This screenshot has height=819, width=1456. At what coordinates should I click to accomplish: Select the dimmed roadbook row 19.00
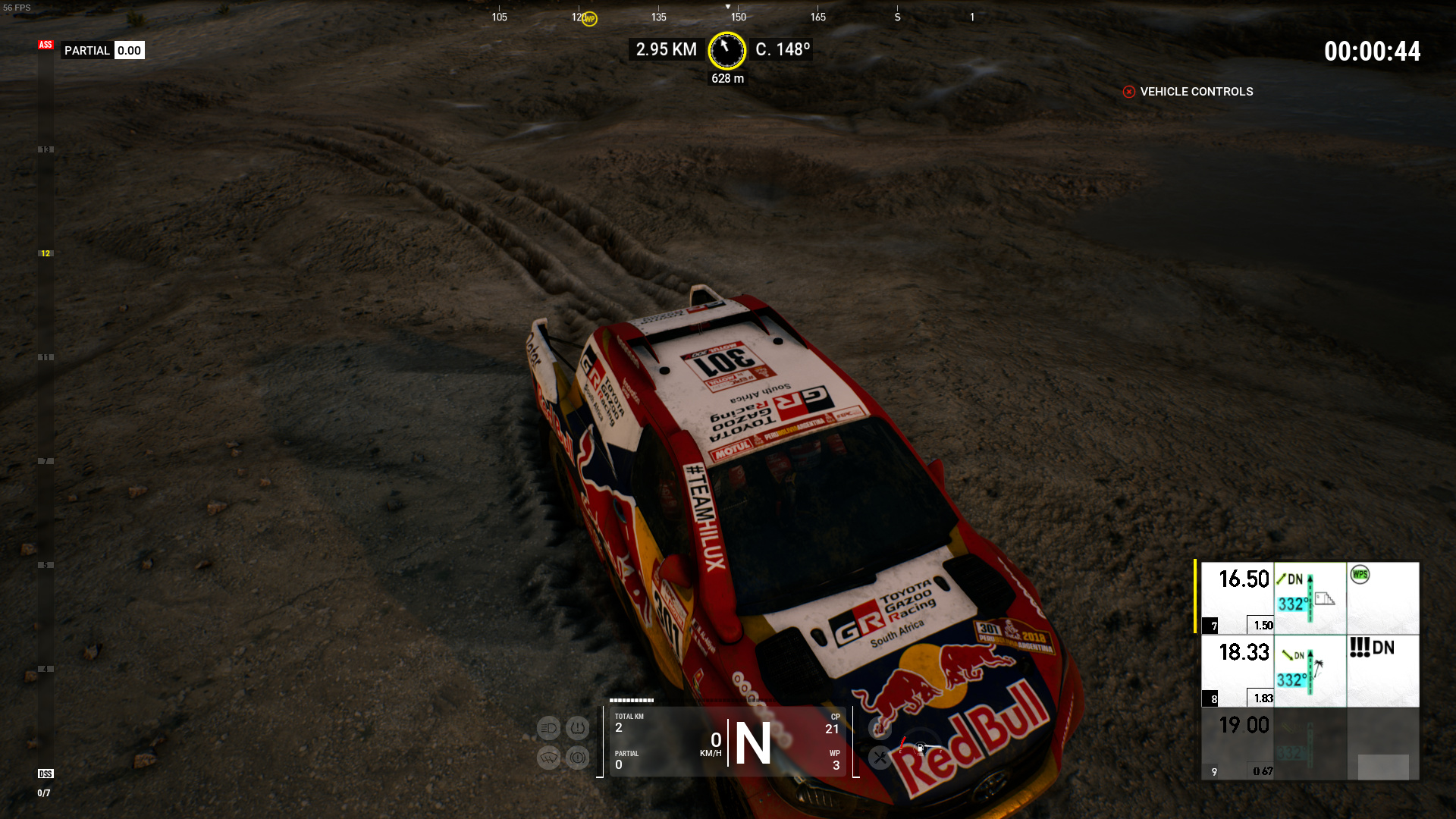(x=1244, y=743)
